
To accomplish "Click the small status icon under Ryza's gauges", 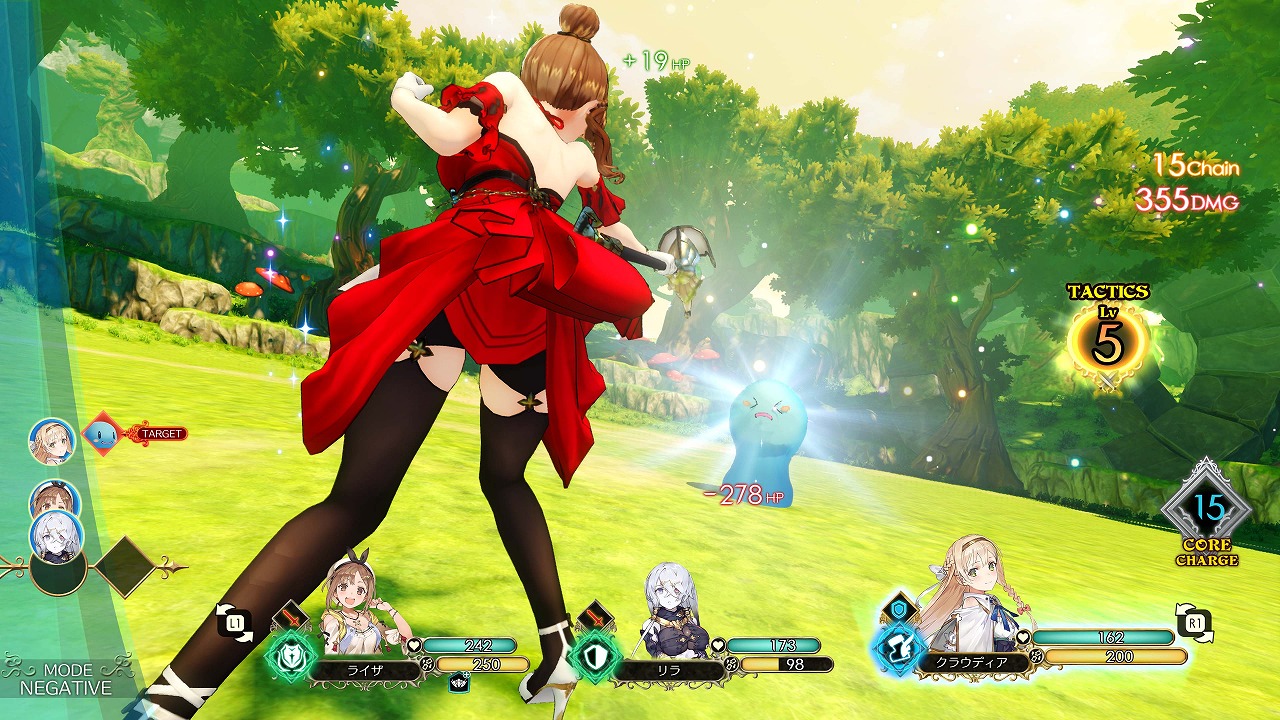I will (459, 684).
